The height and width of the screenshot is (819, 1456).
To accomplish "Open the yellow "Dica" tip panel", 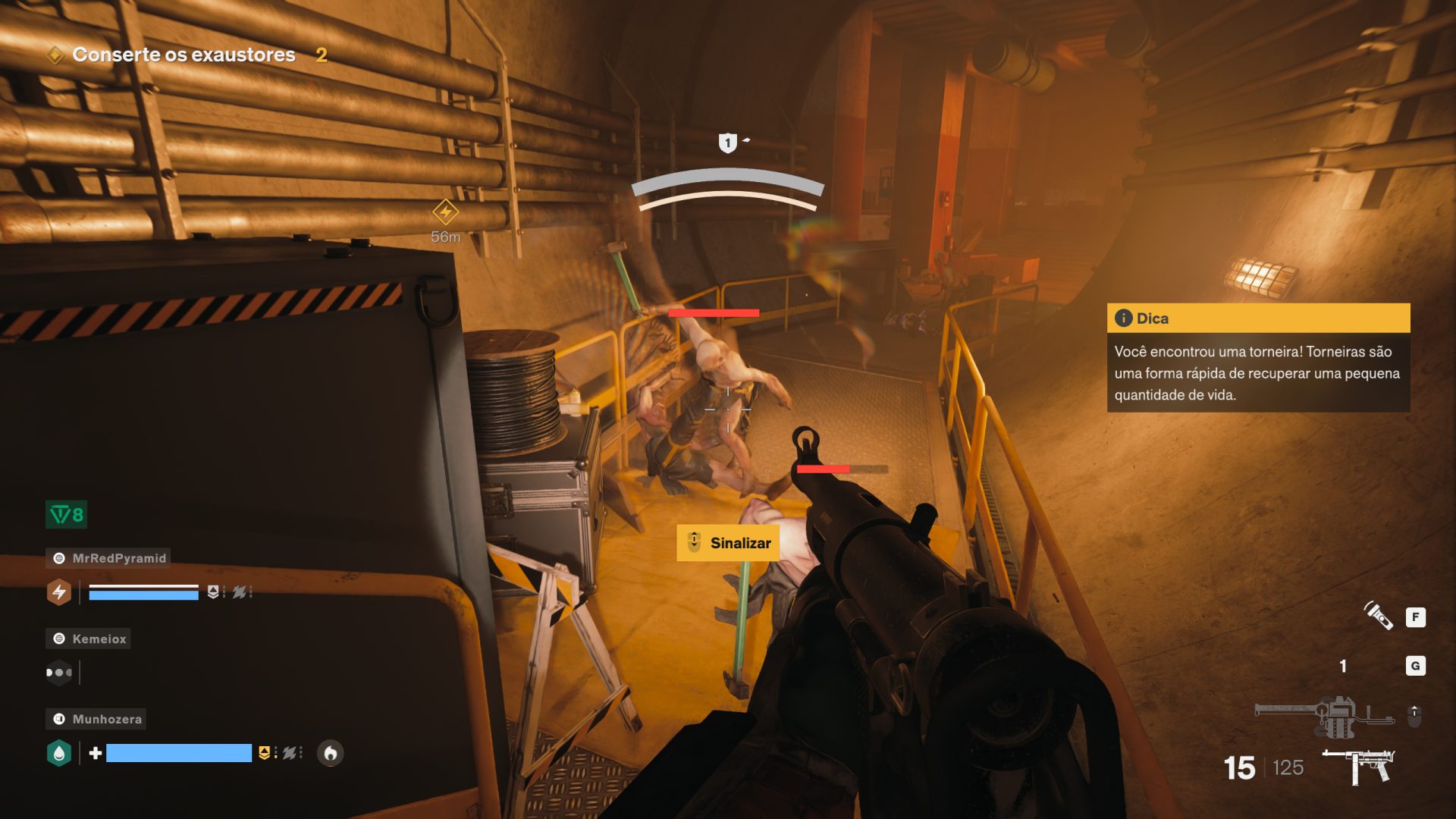I will 1257,318.
